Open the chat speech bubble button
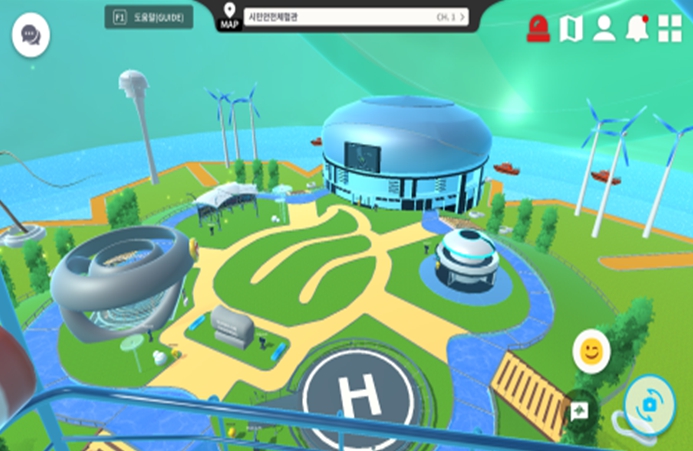693x451 pixels. (x=31, y=36)
